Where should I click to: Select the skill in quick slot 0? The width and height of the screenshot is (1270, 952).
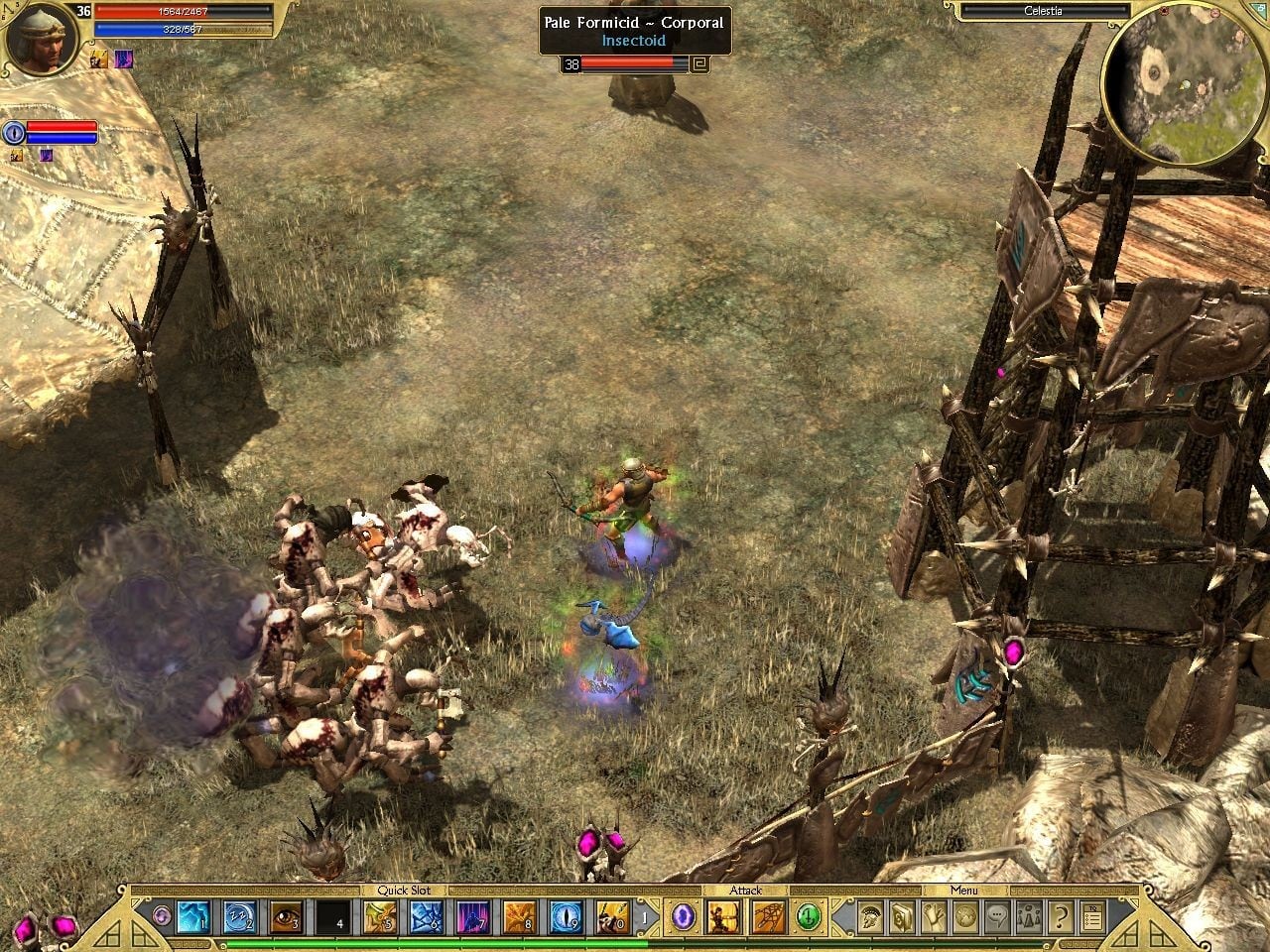pos(612,917)
